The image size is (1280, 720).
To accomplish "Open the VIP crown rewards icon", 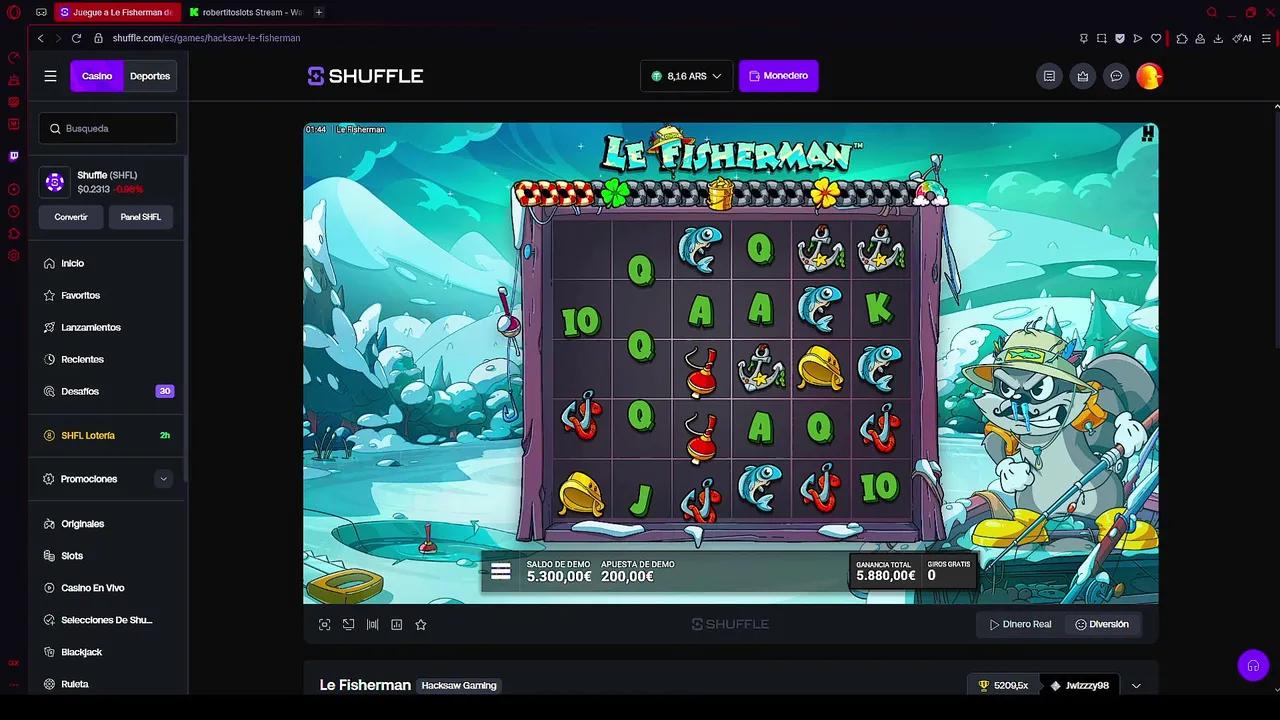I will tap(1082, 75).
